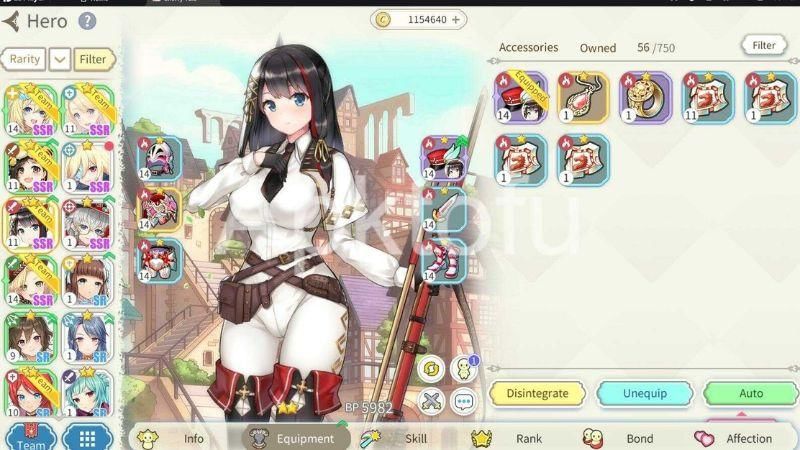800x450 pixels.
Task: Select the gold ring accessory
Action: tap(645, 97)
